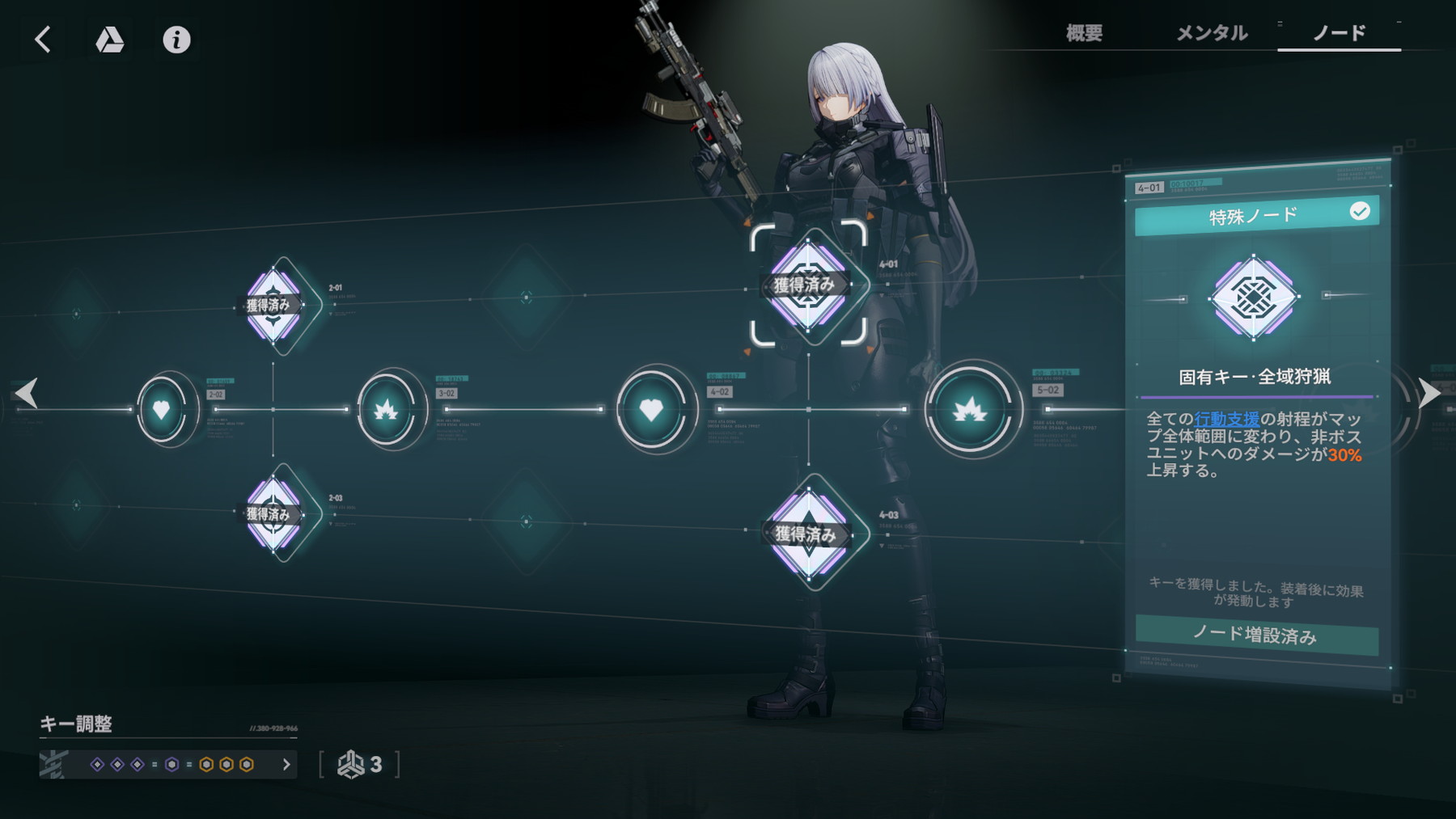The width and height of the screenshot is (1456, 819).
Task: Follow the 行動支援 keyword link
Action: pyautogui.click(x=1226, y=419)
